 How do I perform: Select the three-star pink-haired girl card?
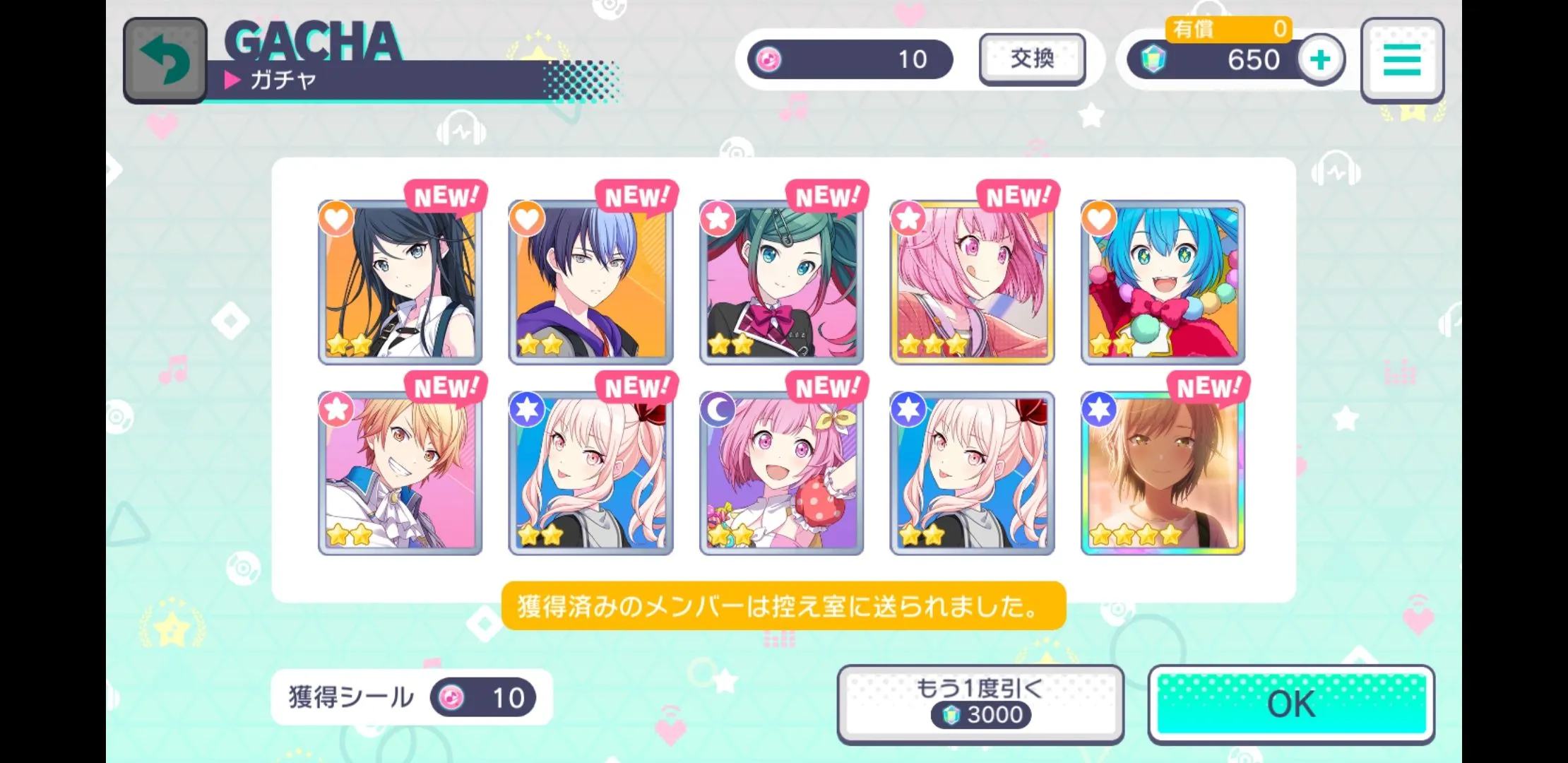coord(972,283)
